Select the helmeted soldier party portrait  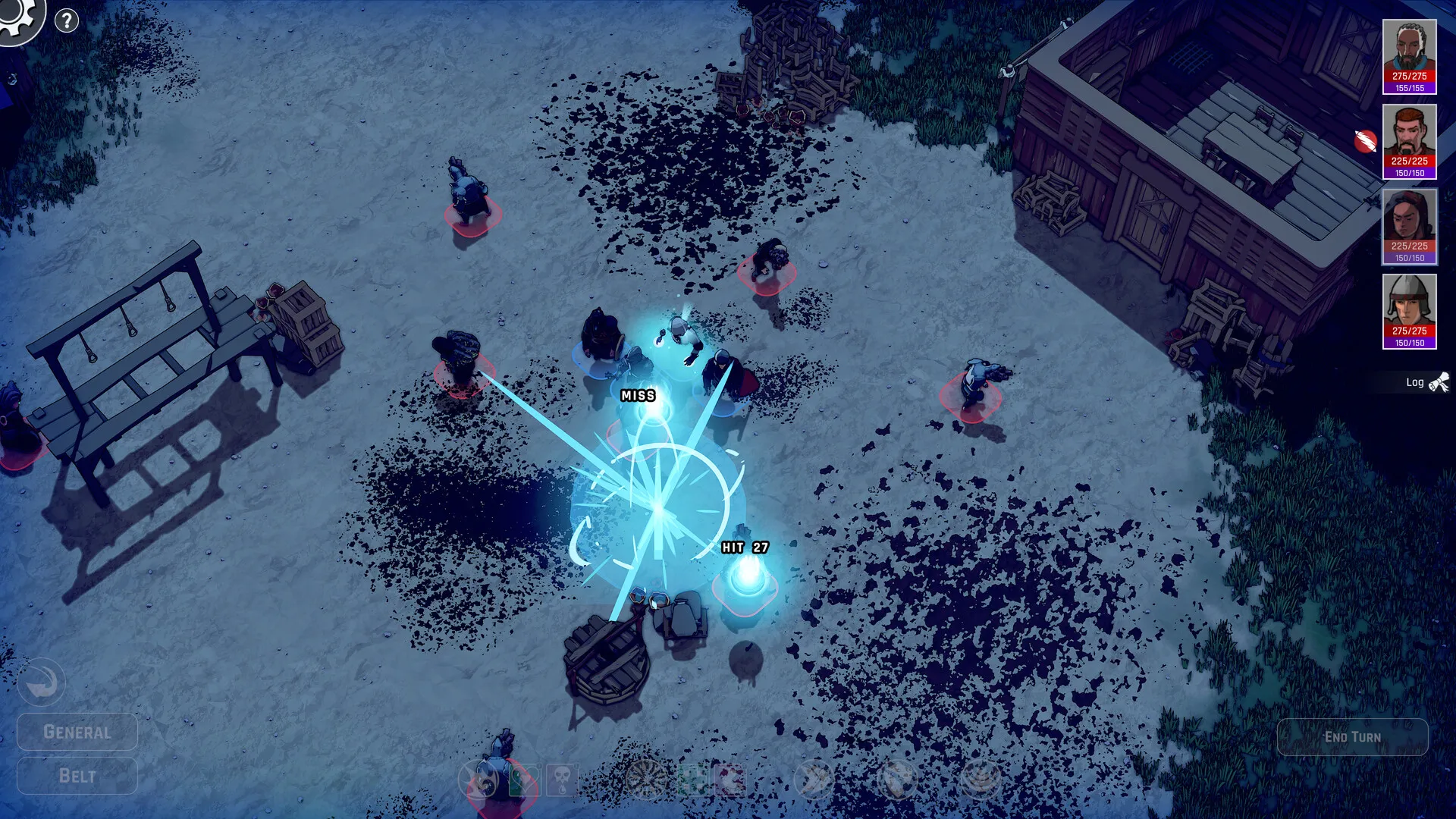click(x=1409, y=310)
